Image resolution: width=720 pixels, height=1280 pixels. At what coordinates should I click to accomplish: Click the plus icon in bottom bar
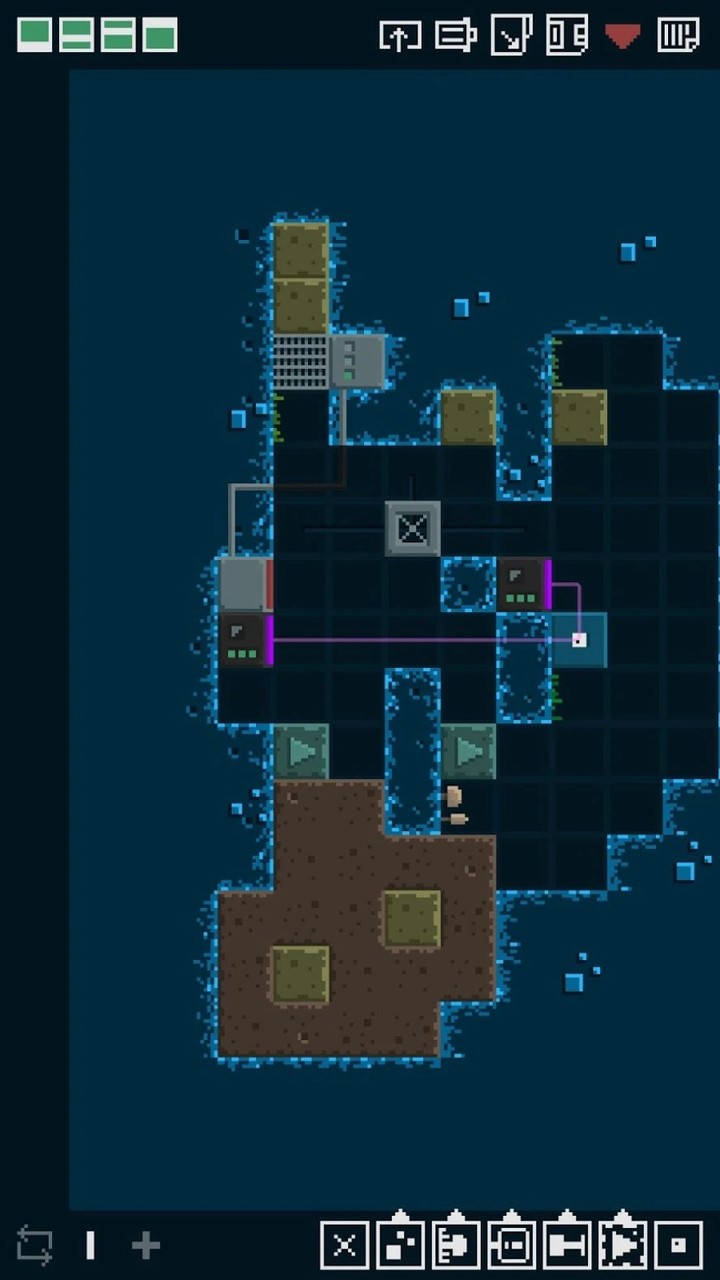pyautogui.click(x=146, y=1245)
